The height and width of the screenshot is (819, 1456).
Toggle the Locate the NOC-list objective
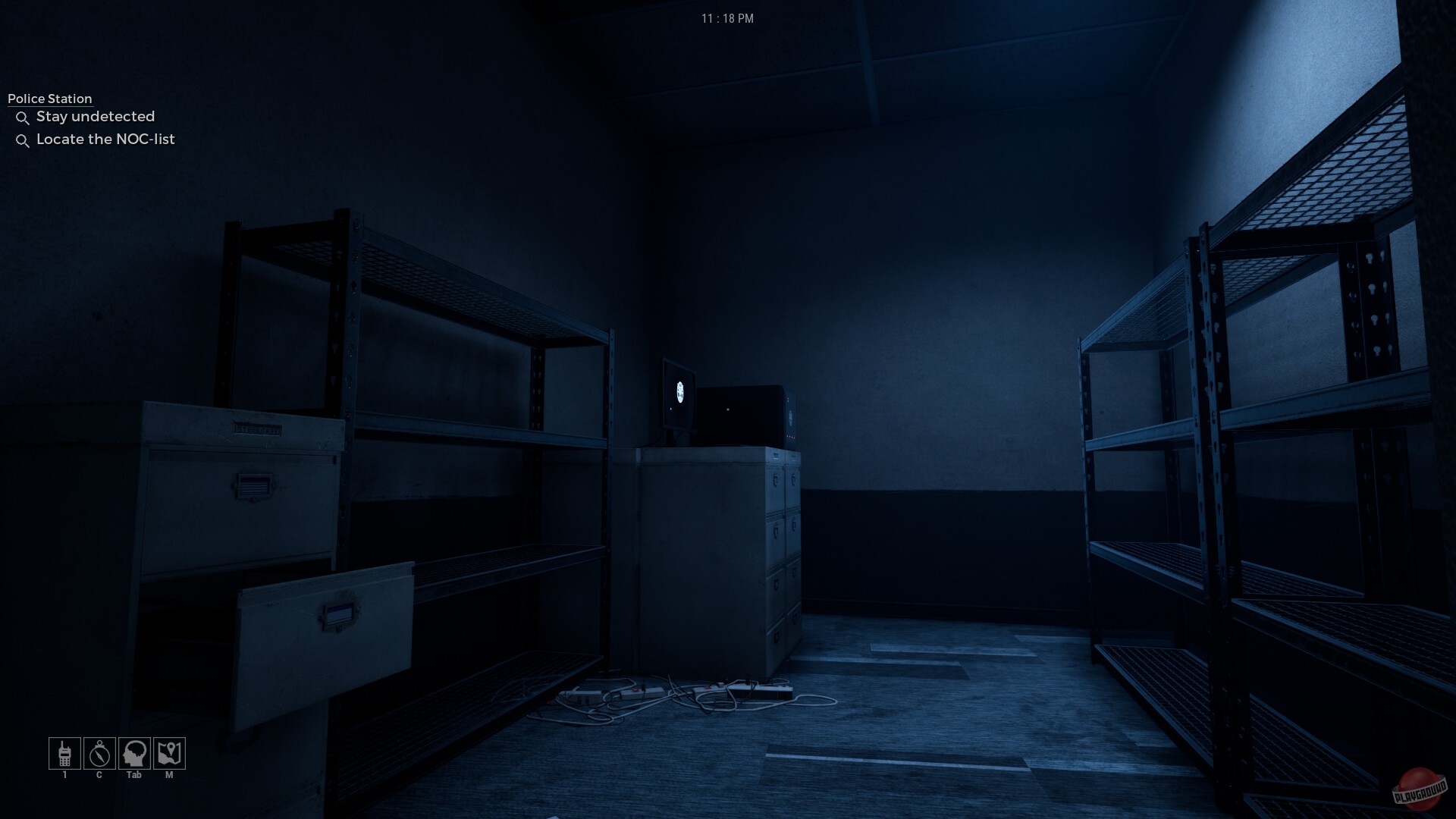pyautogui.click(x=105, y=140)
